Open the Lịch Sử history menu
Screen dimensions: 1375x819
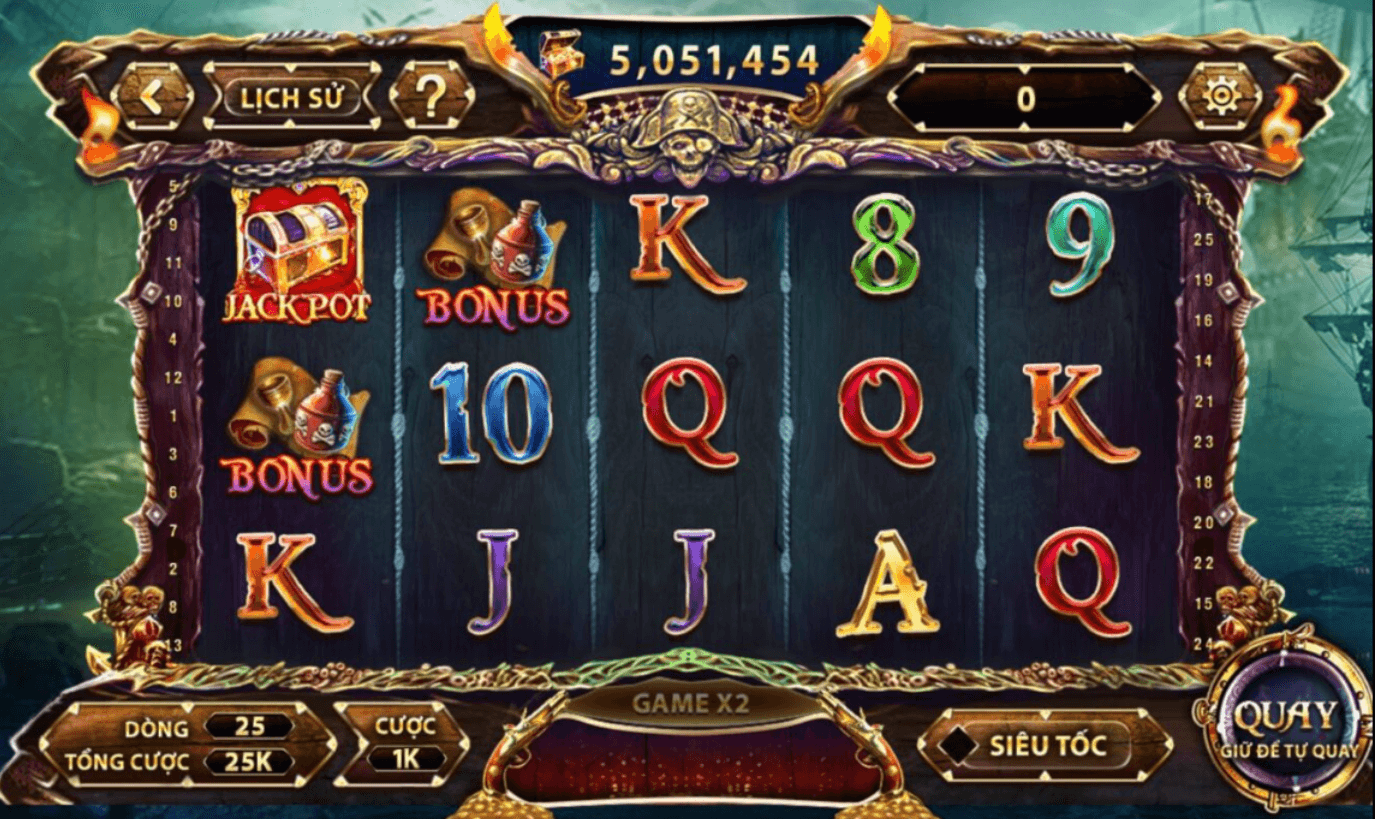click(292, 96)
